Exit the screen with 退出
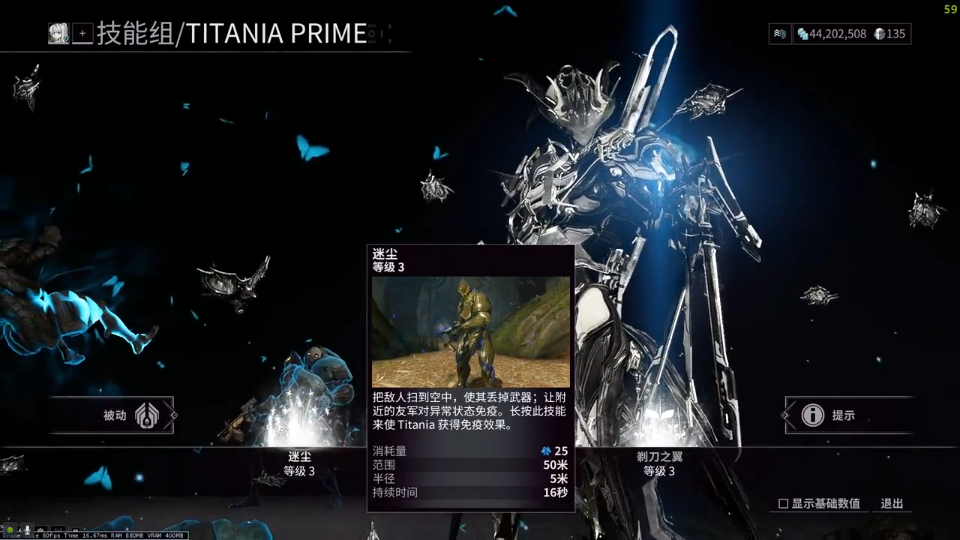960x540 pixels. (x=892, y=504)
